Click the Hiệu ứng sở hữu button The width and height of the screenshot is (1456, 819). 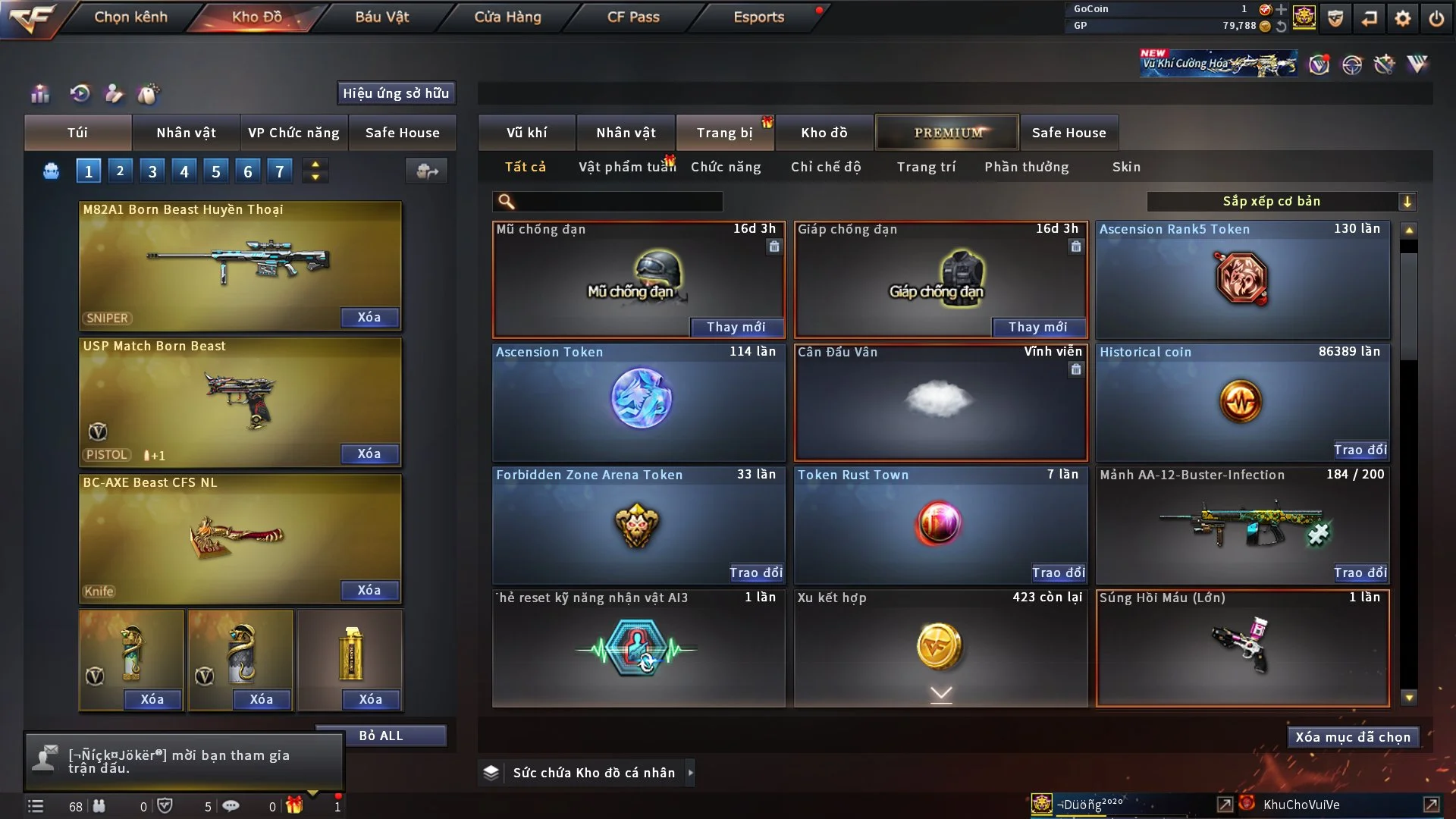click(x=396, y=93)
